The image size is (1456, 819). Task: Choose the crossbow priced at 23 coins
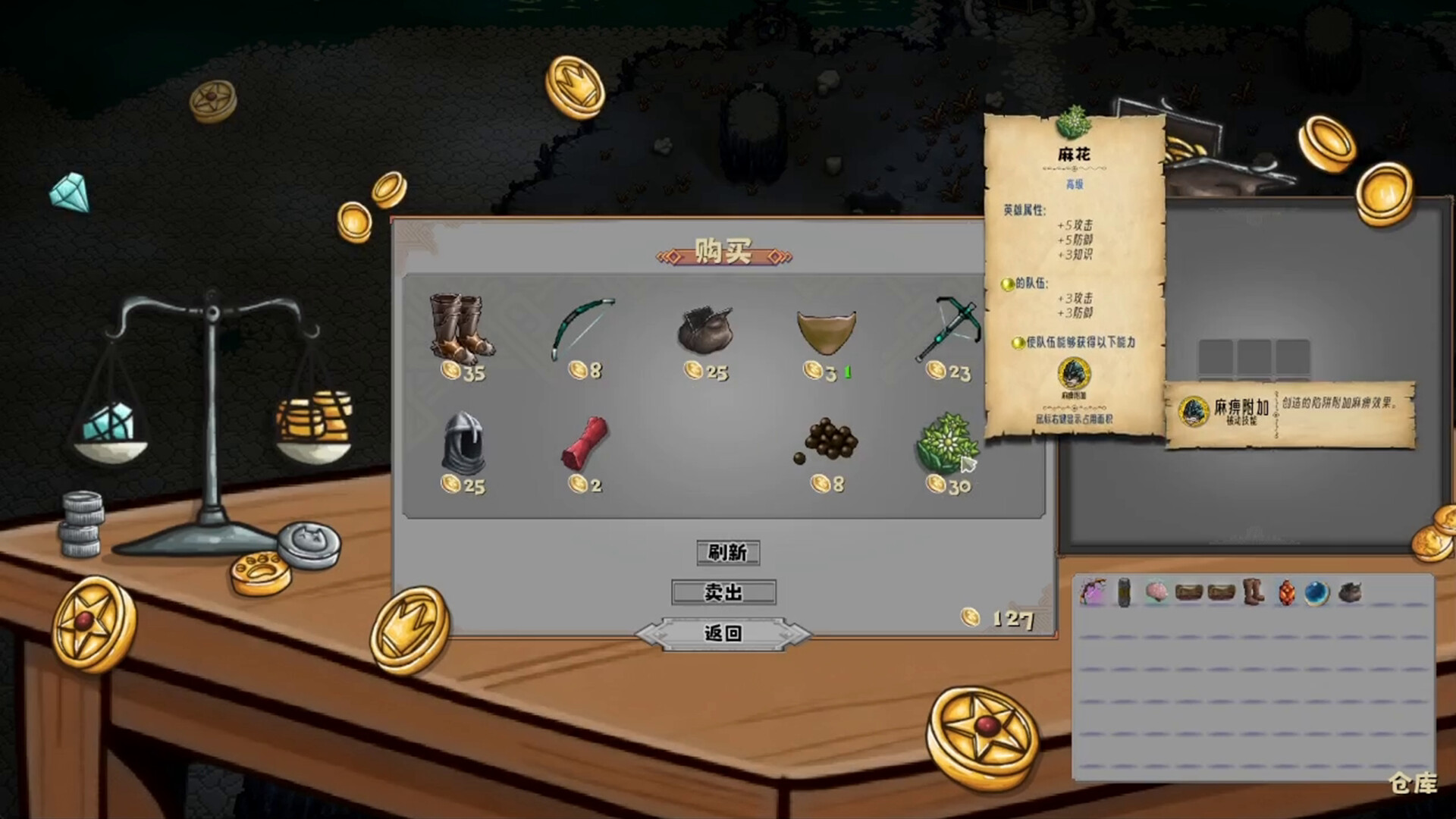(x=948, y=326)
